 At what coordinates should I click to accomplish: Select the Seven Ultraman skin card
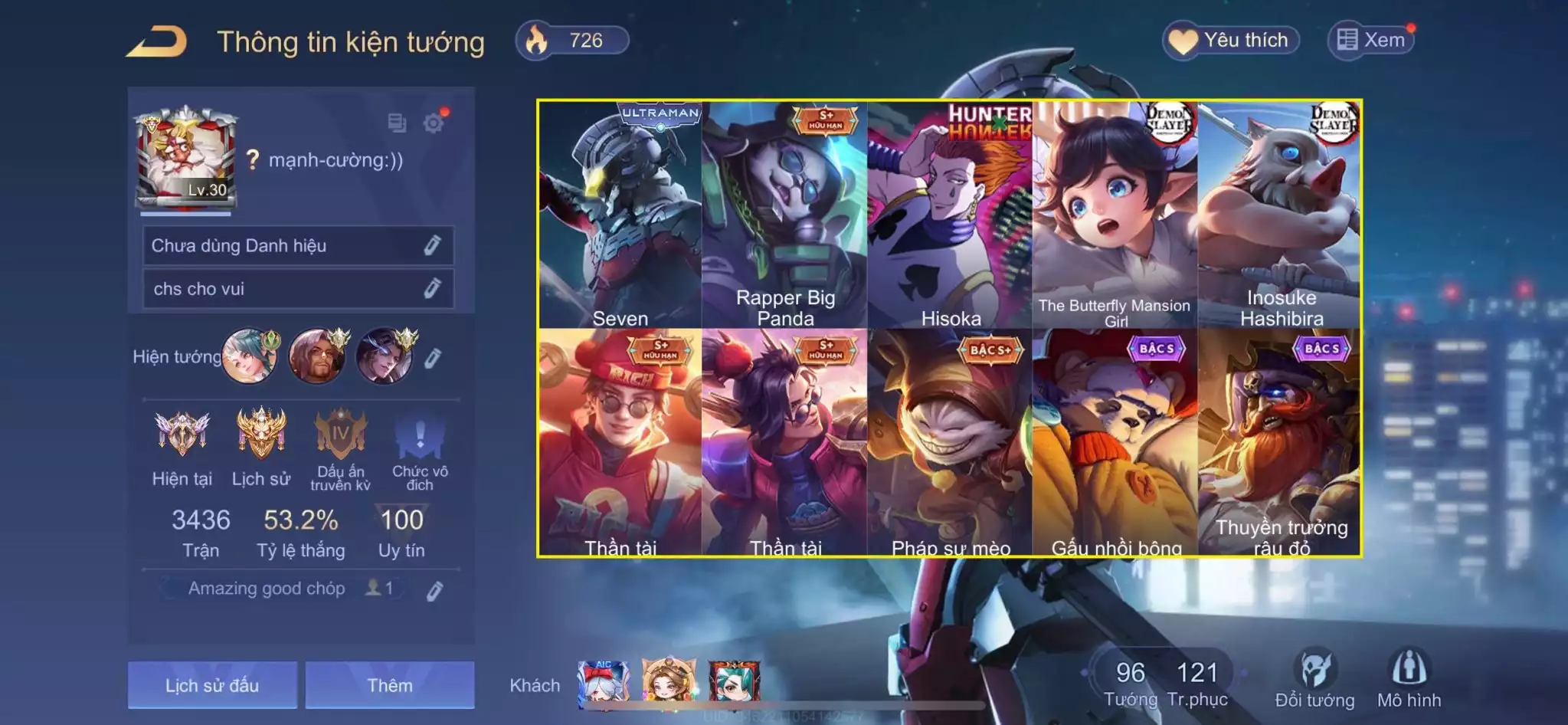click(620, 215)
